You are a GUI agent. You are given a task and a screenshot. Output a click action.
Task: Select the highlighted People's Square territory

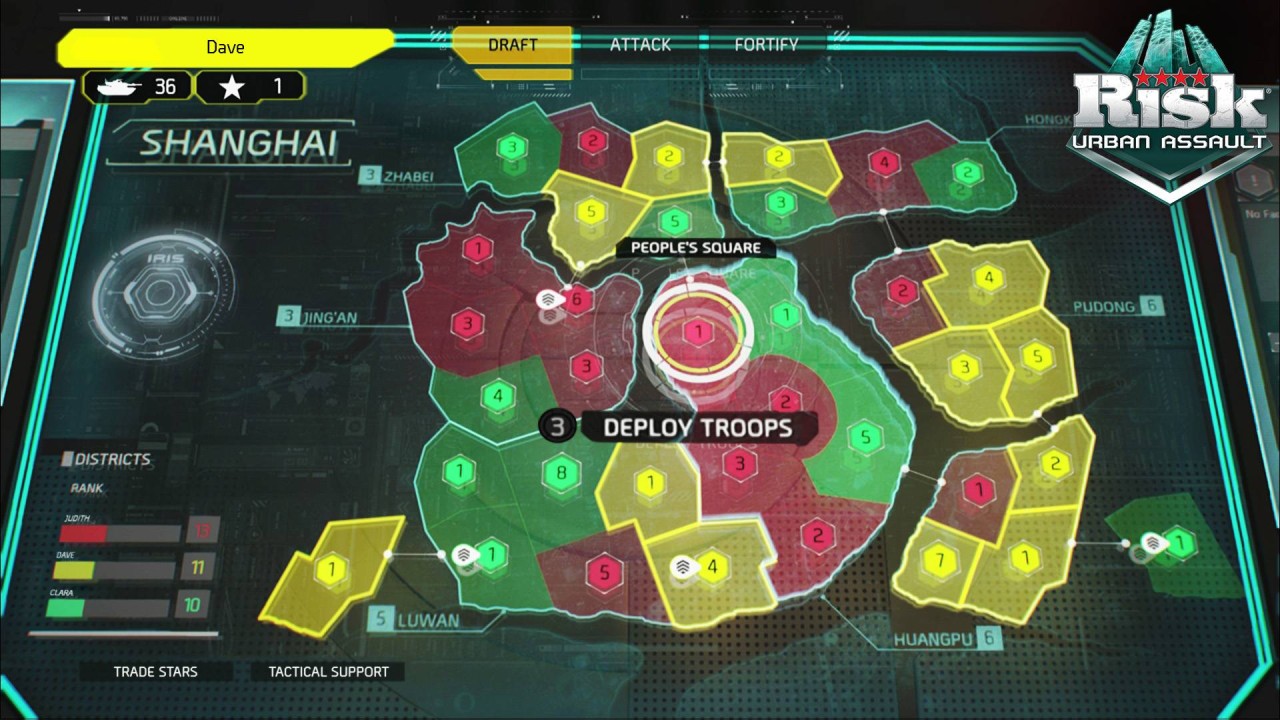(698, 332)
